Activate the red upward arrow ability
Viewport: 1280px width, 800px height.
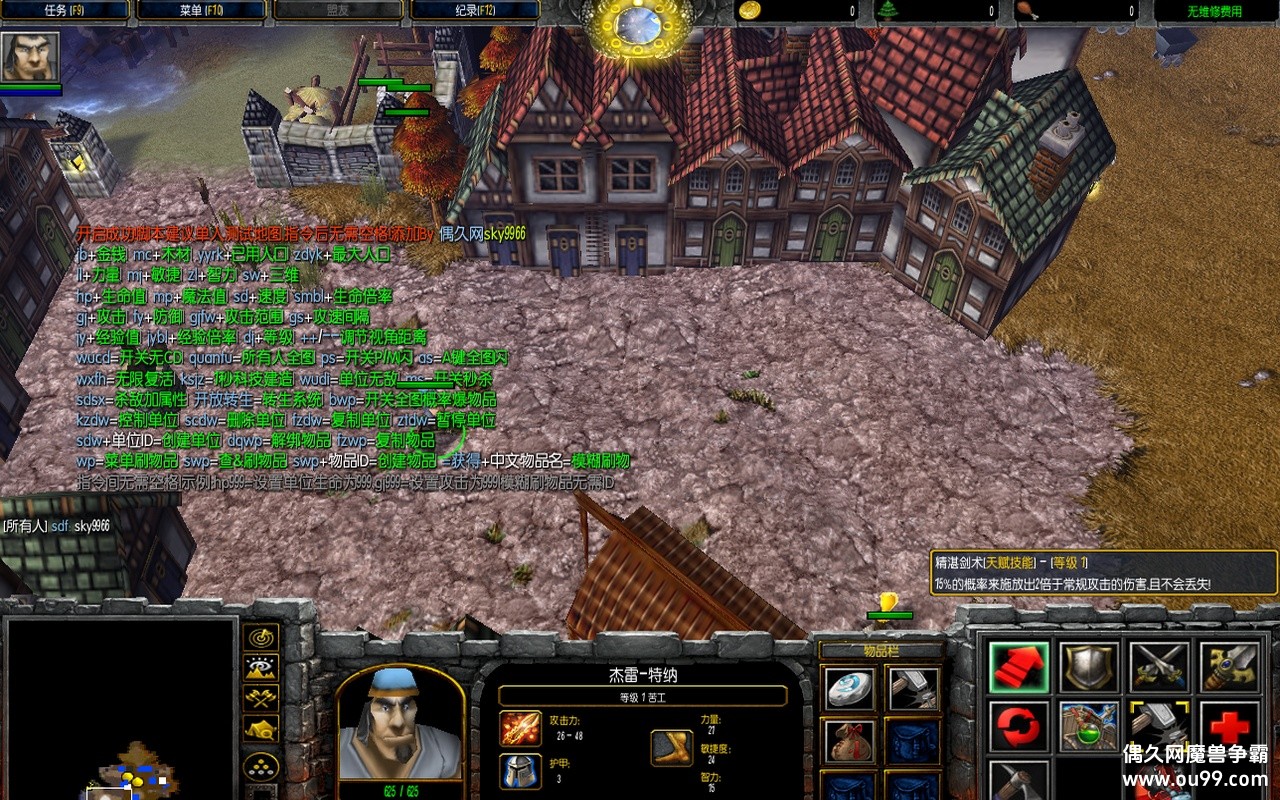[x=1019, y=666]
